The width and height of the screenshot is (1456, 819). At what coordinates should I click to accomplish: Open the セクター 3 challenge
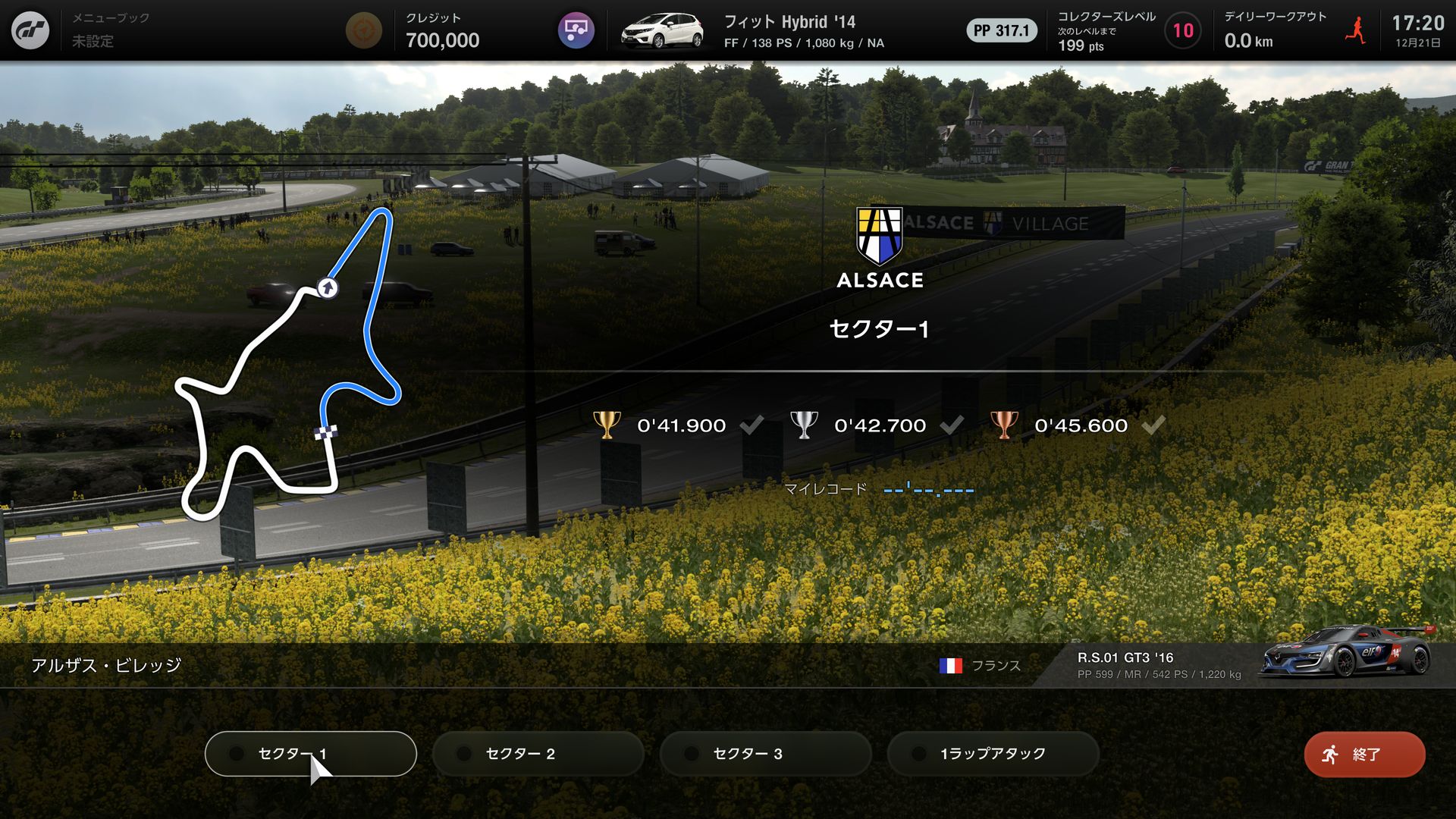point(765,754)
